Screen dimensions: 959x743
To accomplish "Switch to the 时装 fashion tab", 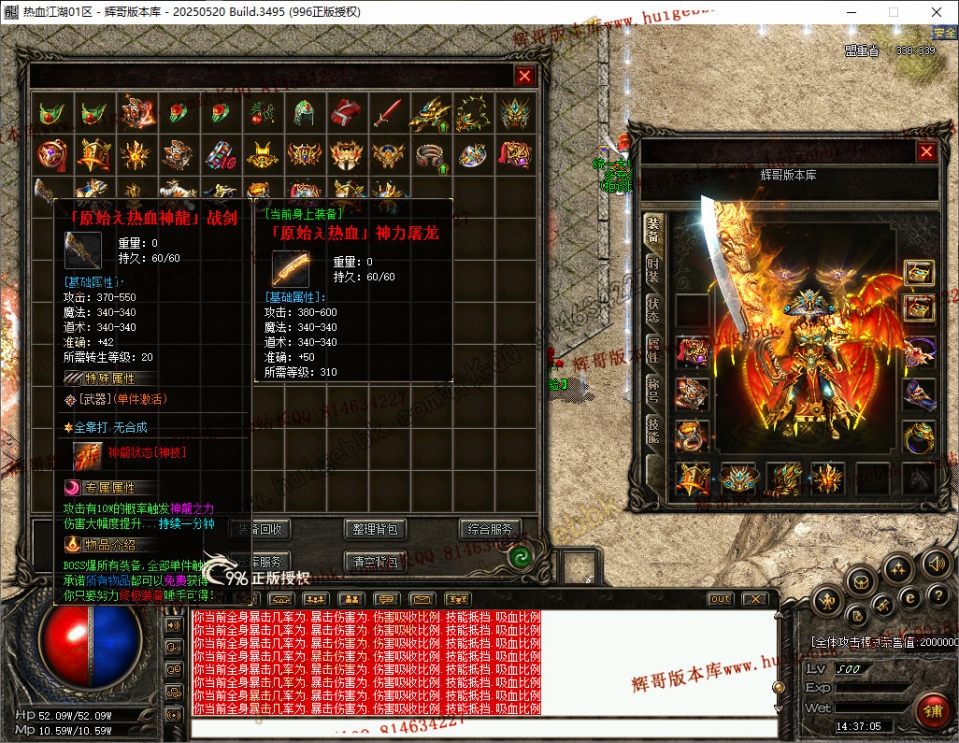I will coord(653,270).
